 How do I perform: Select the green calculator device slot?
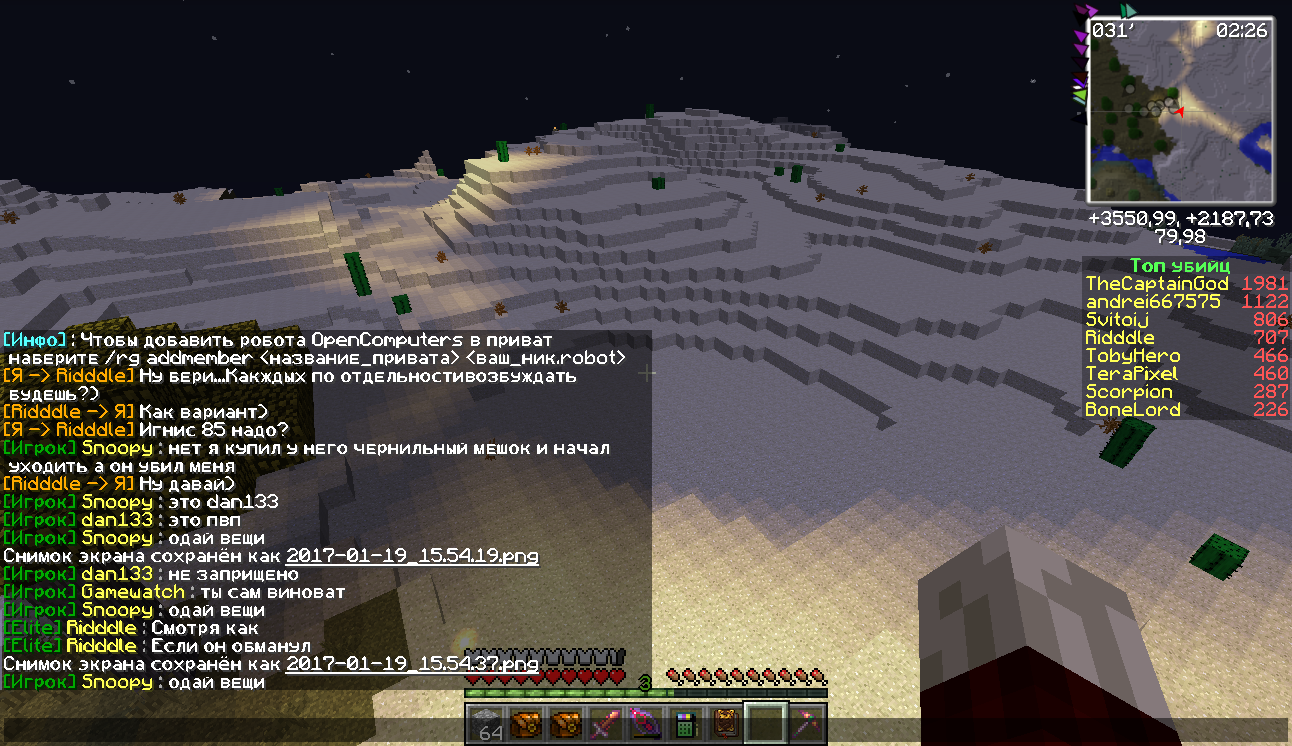coord(685,723)
